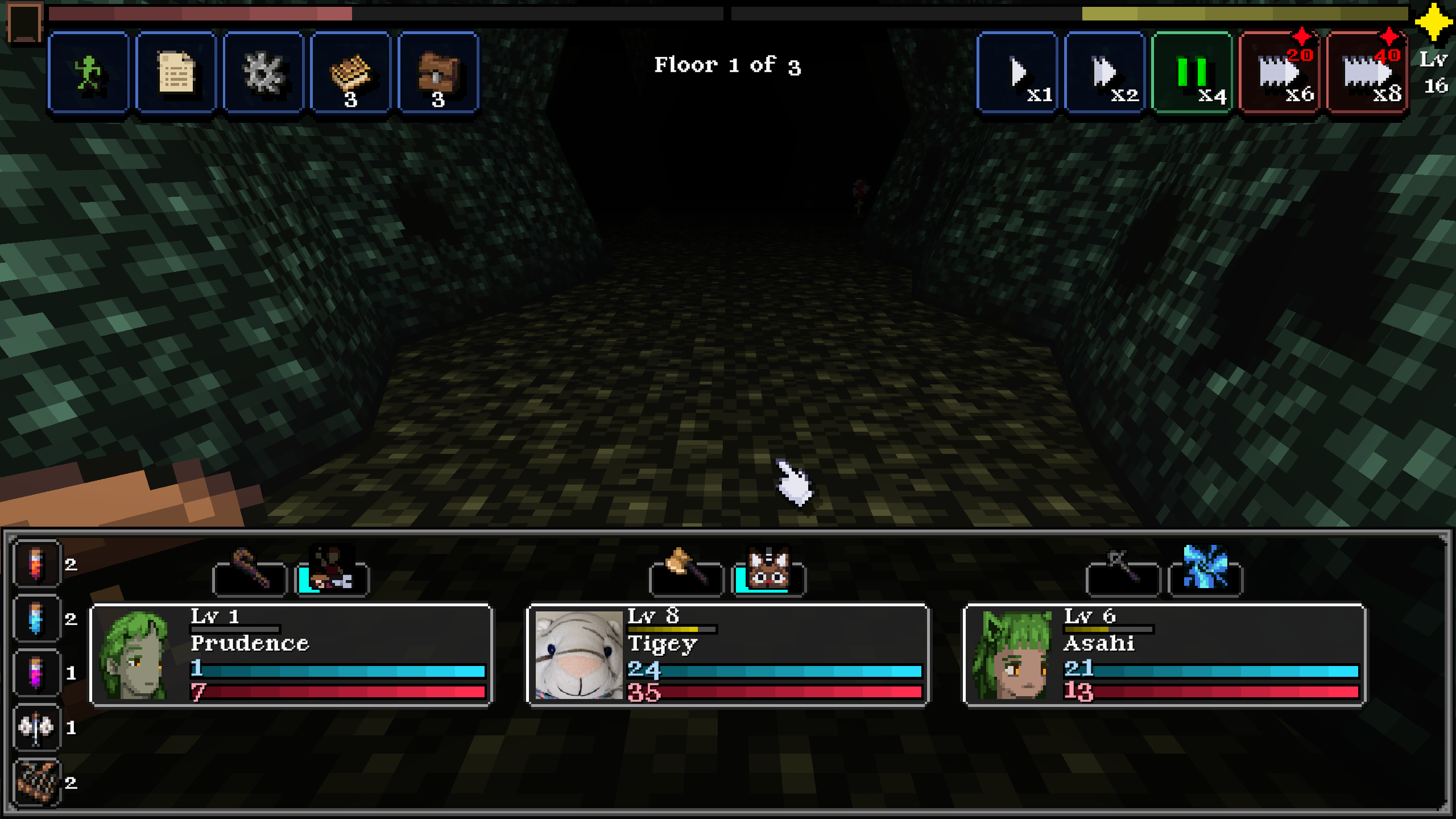The height and width of the screenshot is (819, 1456).
Task: Select the double-bladed axe item slot
Action: point(37,727)
